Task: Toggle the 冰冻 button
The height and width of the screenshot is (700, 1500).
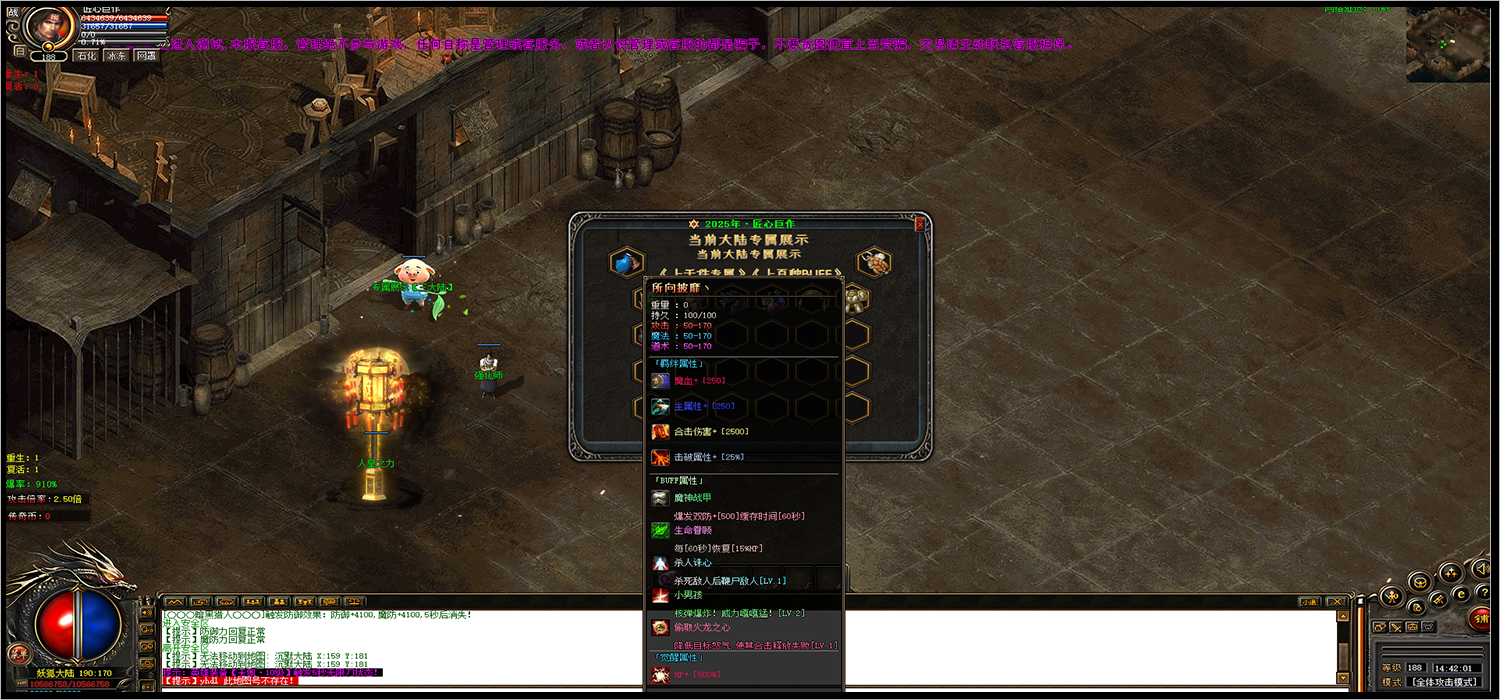Action: pyautogui.click(x=117, y=56)
